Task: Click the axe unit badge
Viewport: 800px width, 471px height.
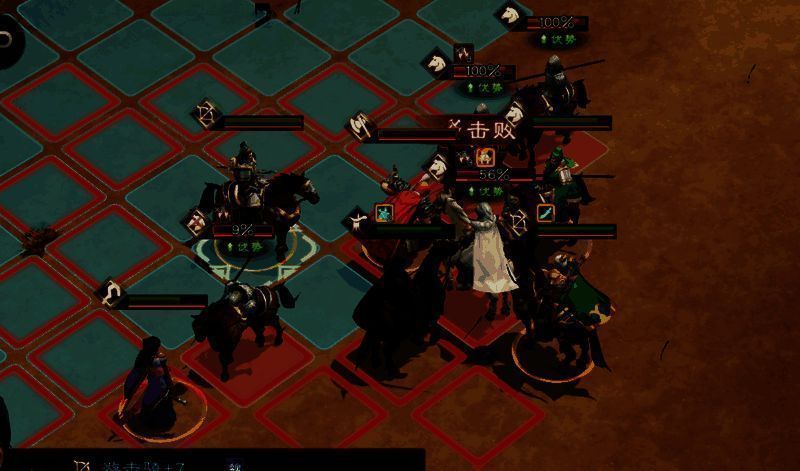Action: tap(358, 126)
